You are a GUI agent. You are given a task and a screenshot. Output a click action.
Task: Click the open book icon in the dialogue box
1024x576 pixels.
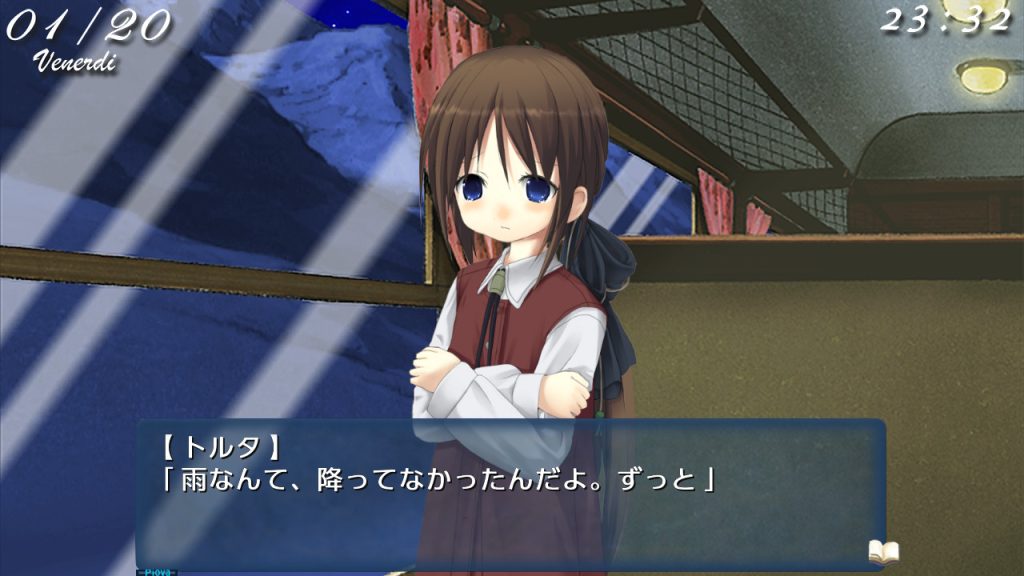[x=883, y=551]
